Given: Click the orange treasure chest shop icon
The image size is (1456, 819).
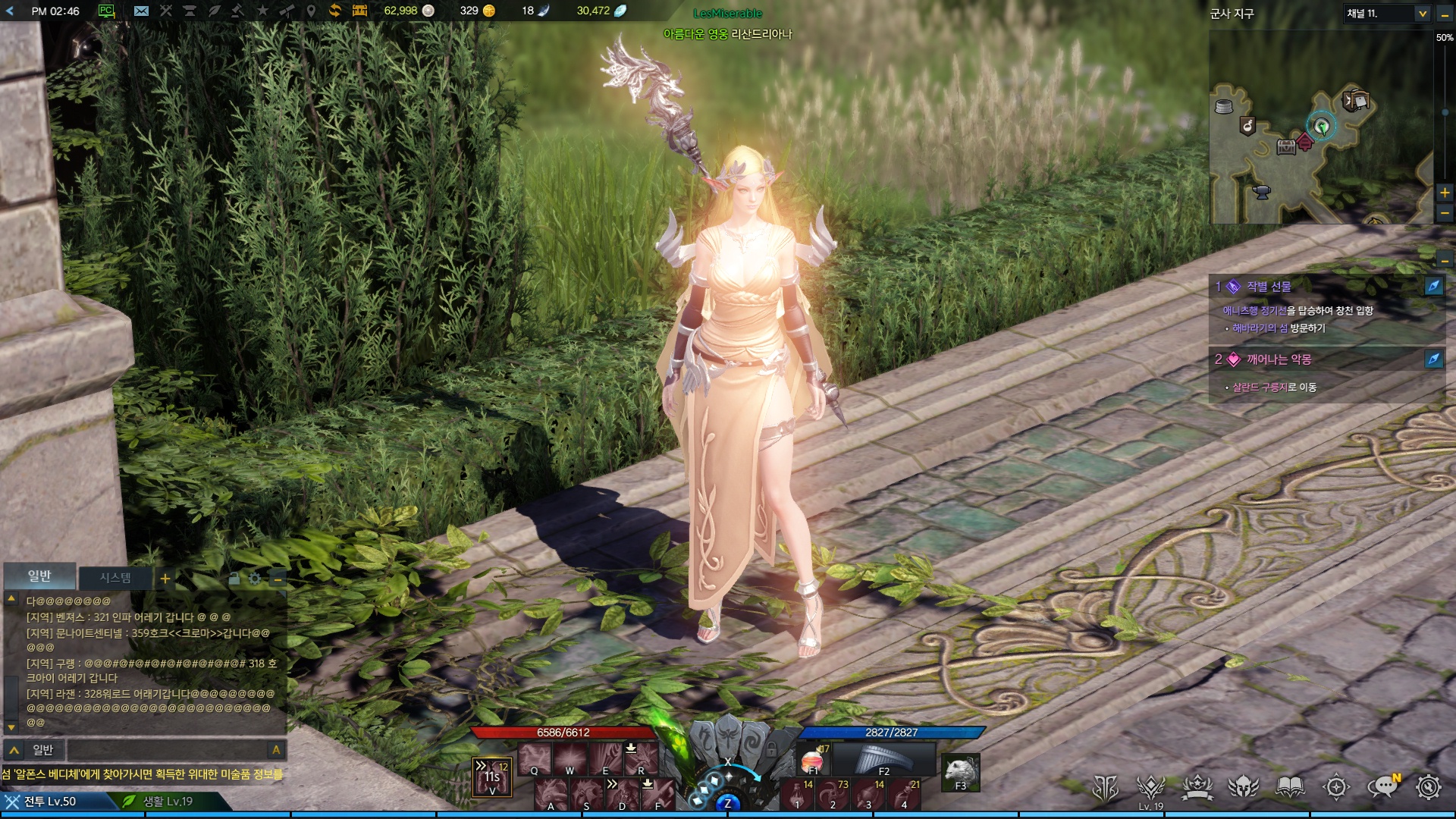Looking at the screenshot, I should (x=359, y=11).
